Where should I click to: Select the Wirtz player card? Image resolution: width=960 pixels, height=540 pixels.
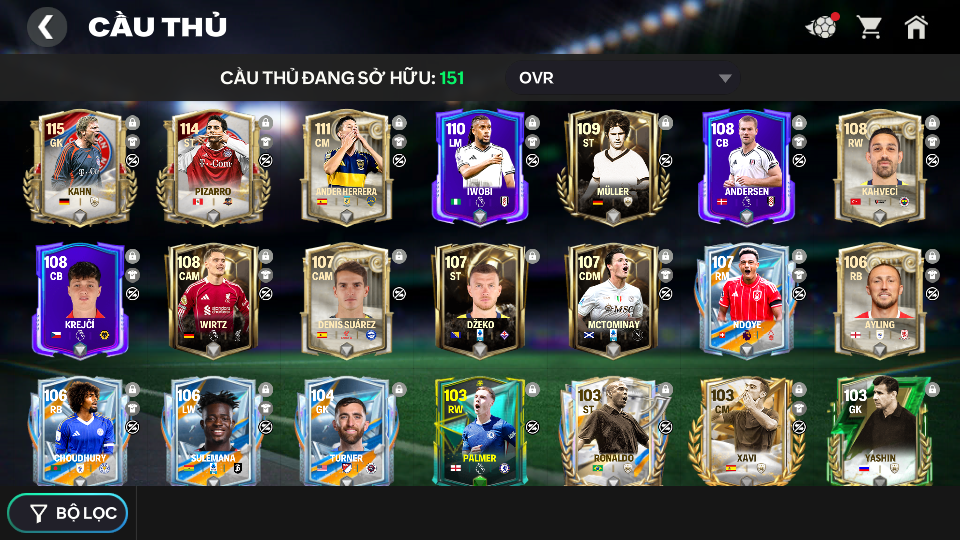click(x=212, y=299)
